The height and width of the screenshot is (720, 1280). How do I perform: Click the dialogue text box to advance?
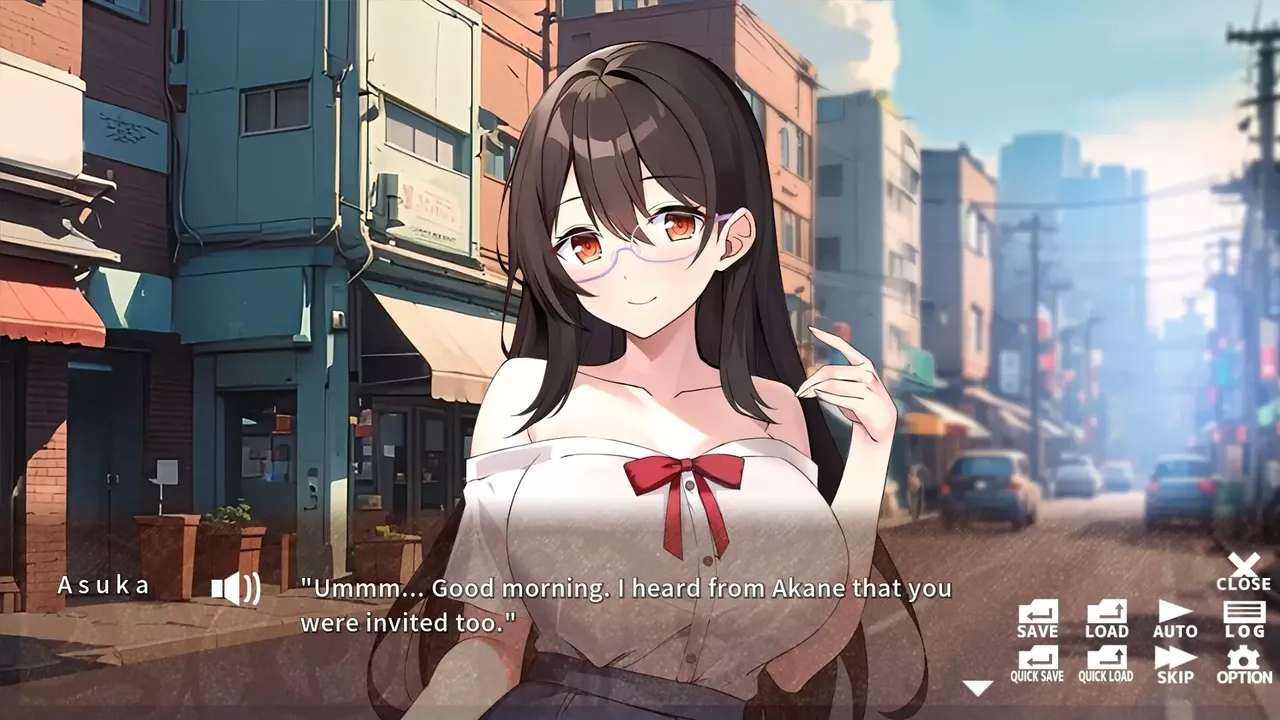(630, 605)
